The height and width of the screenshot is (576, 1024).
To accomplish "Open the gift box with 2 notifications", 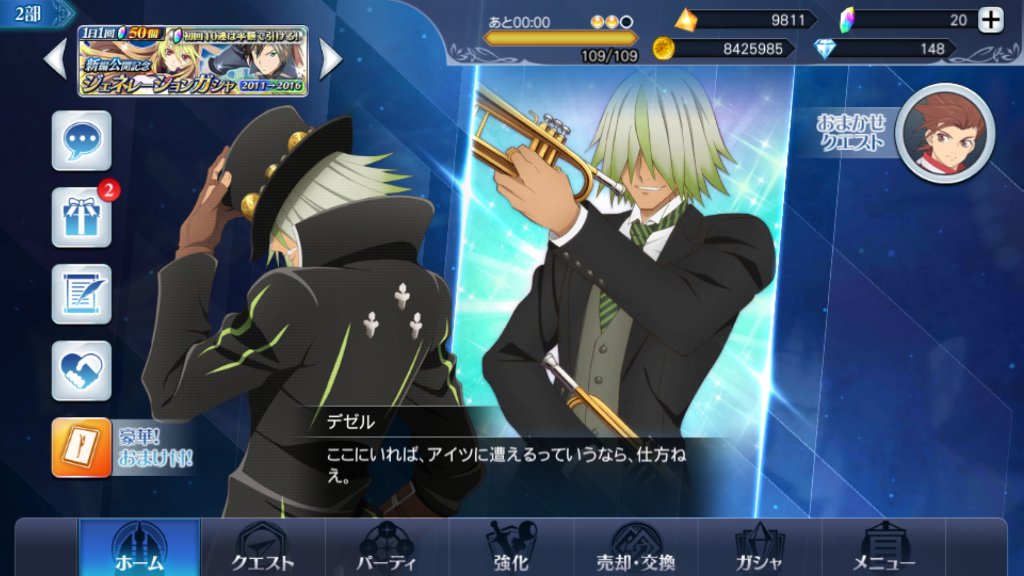I will [81, 216].
